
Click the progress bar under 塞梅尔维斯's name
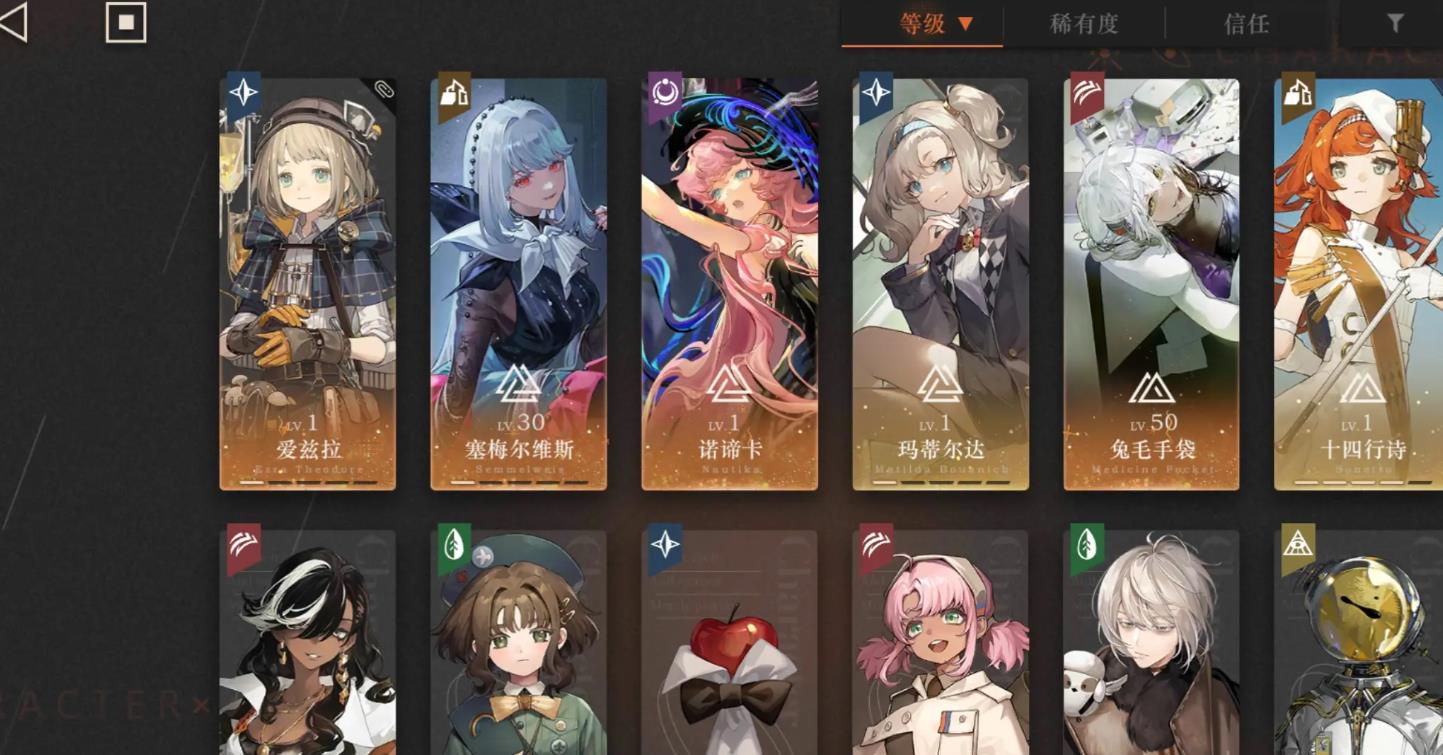[x=519, y=481]
